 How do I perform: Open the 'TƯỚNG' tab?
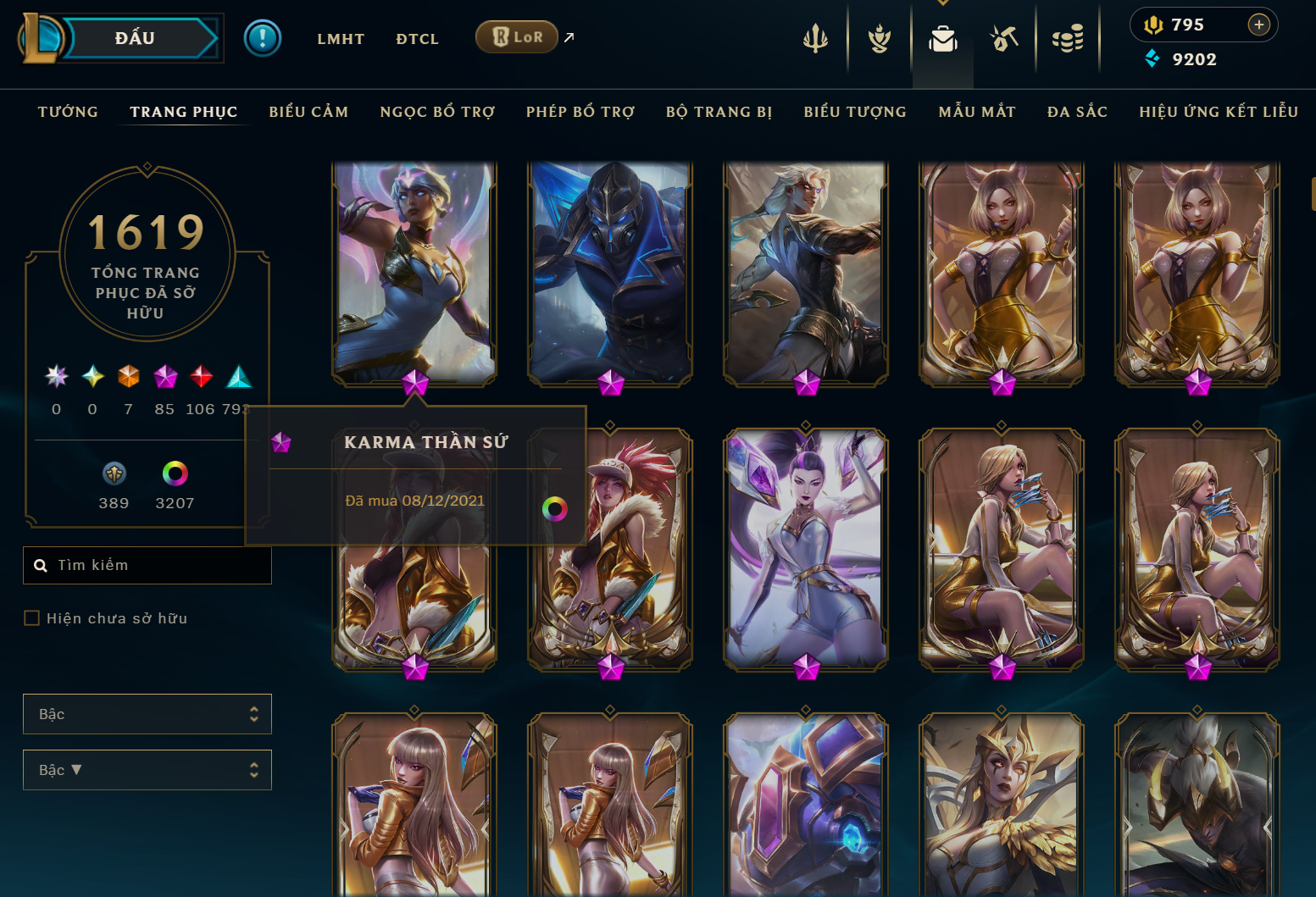pos(68,111)
